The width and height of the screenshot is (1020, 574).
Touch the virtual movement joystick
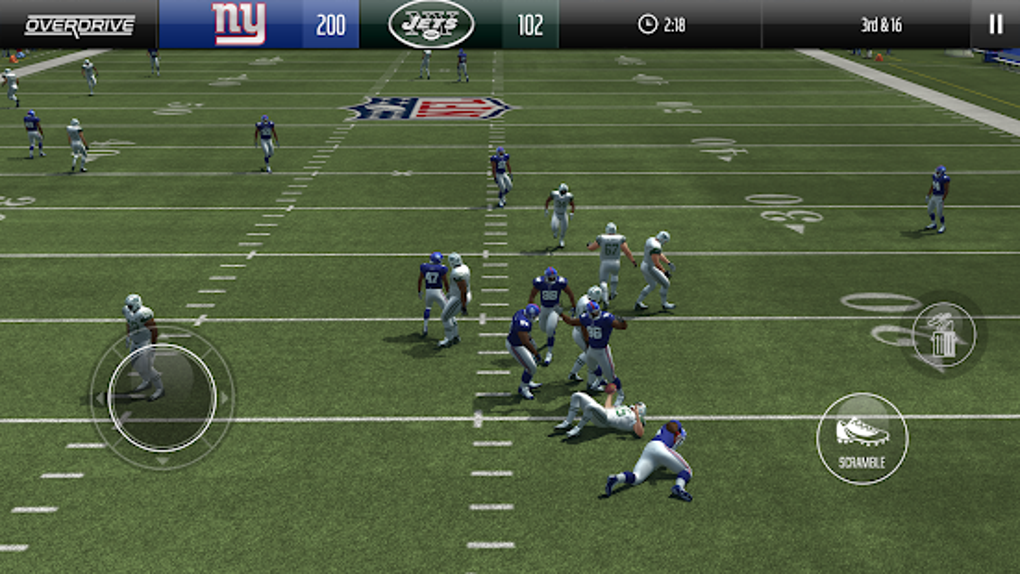[162, 397]
